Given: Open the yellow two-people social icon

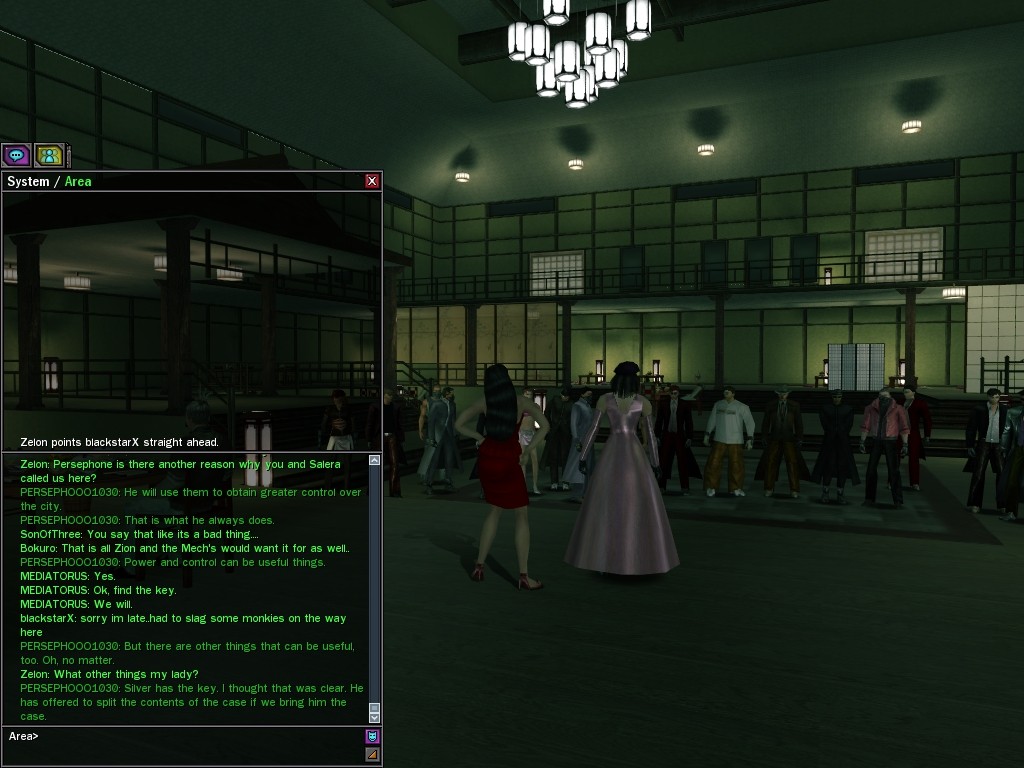Looking at the screenshot, I should tap(49, 155).
